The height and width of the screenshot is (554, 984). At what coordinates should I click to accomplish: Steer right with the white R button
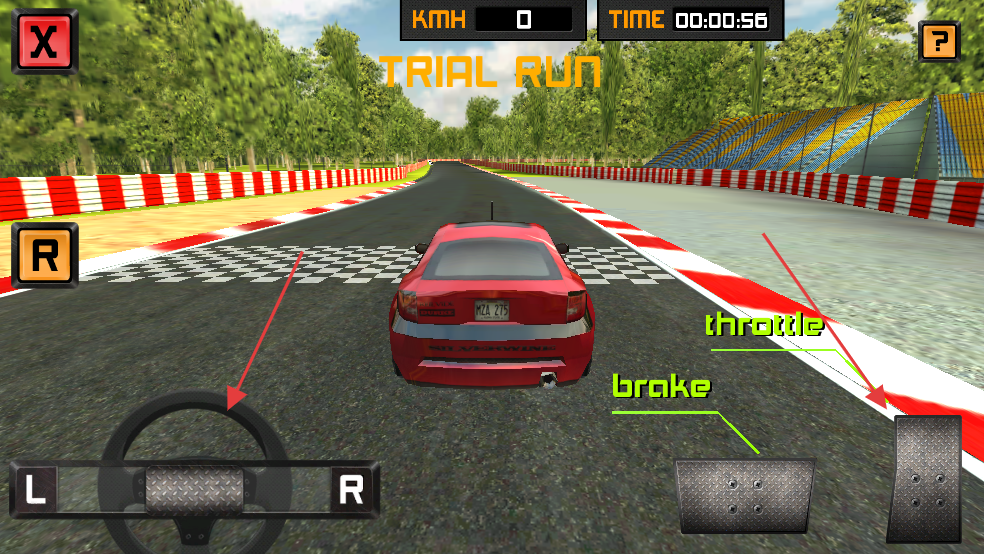click(x=351, y=490)
